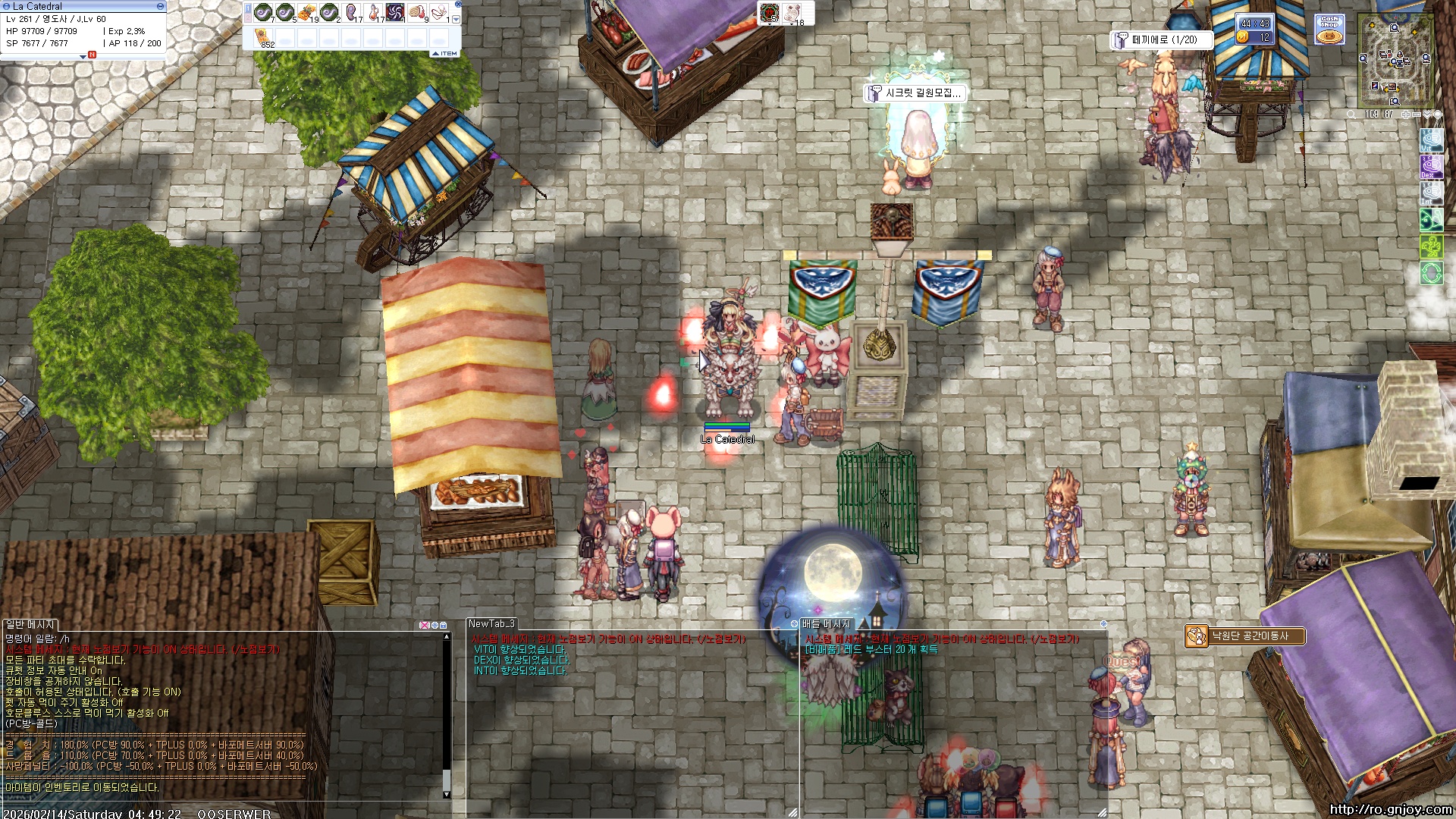
Task: Switch to the NewTab_3 chat tab
Action: [491, 624]
